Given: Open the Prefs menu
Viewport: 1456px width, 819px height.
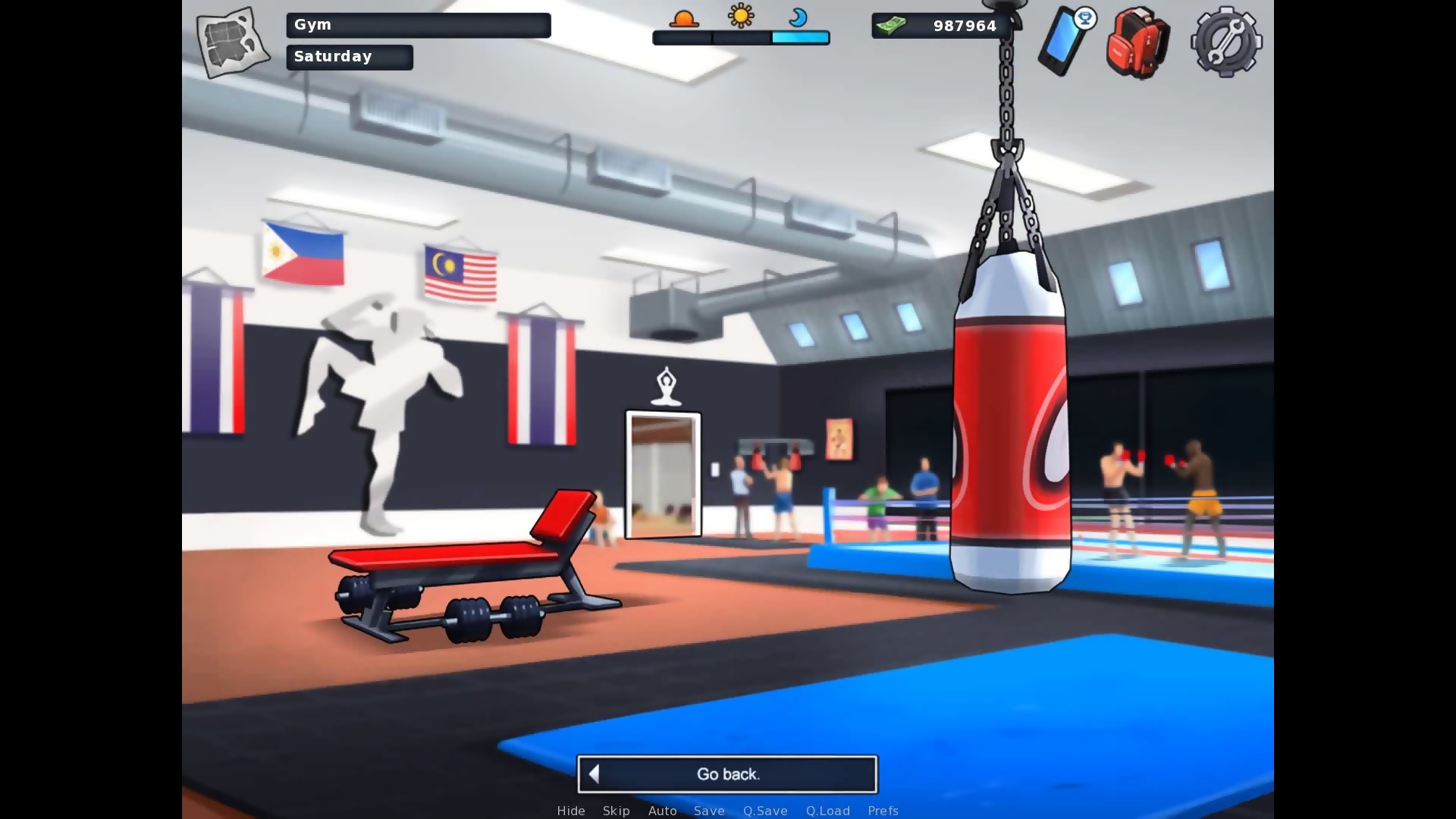Looking at the screenshot, I should pyautogui.click(x=883, y=811).
